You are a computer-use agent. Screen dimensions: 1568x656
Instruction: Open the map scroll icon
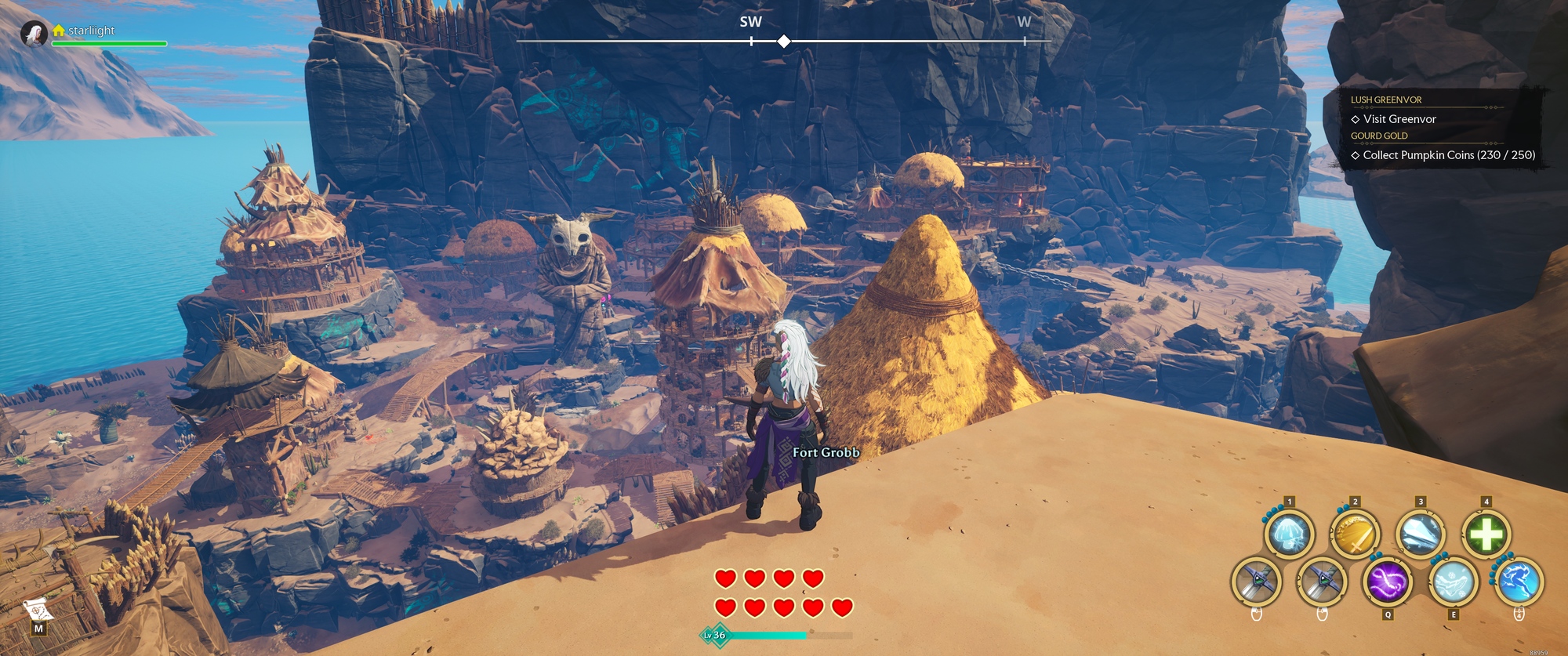pyautogui.click(x=38, y=610)
